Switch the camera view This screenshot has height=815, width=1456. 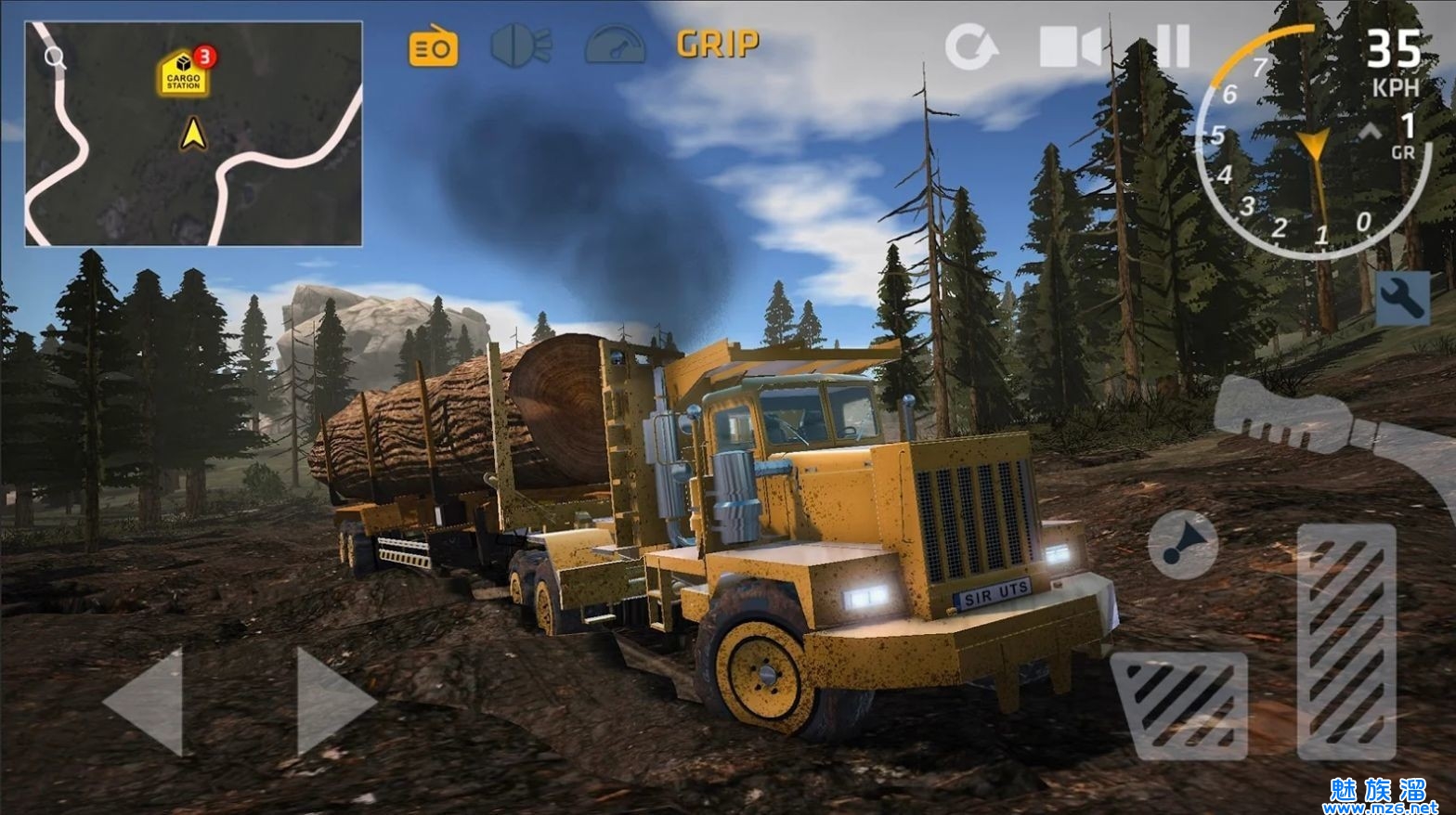[1069, 46]
